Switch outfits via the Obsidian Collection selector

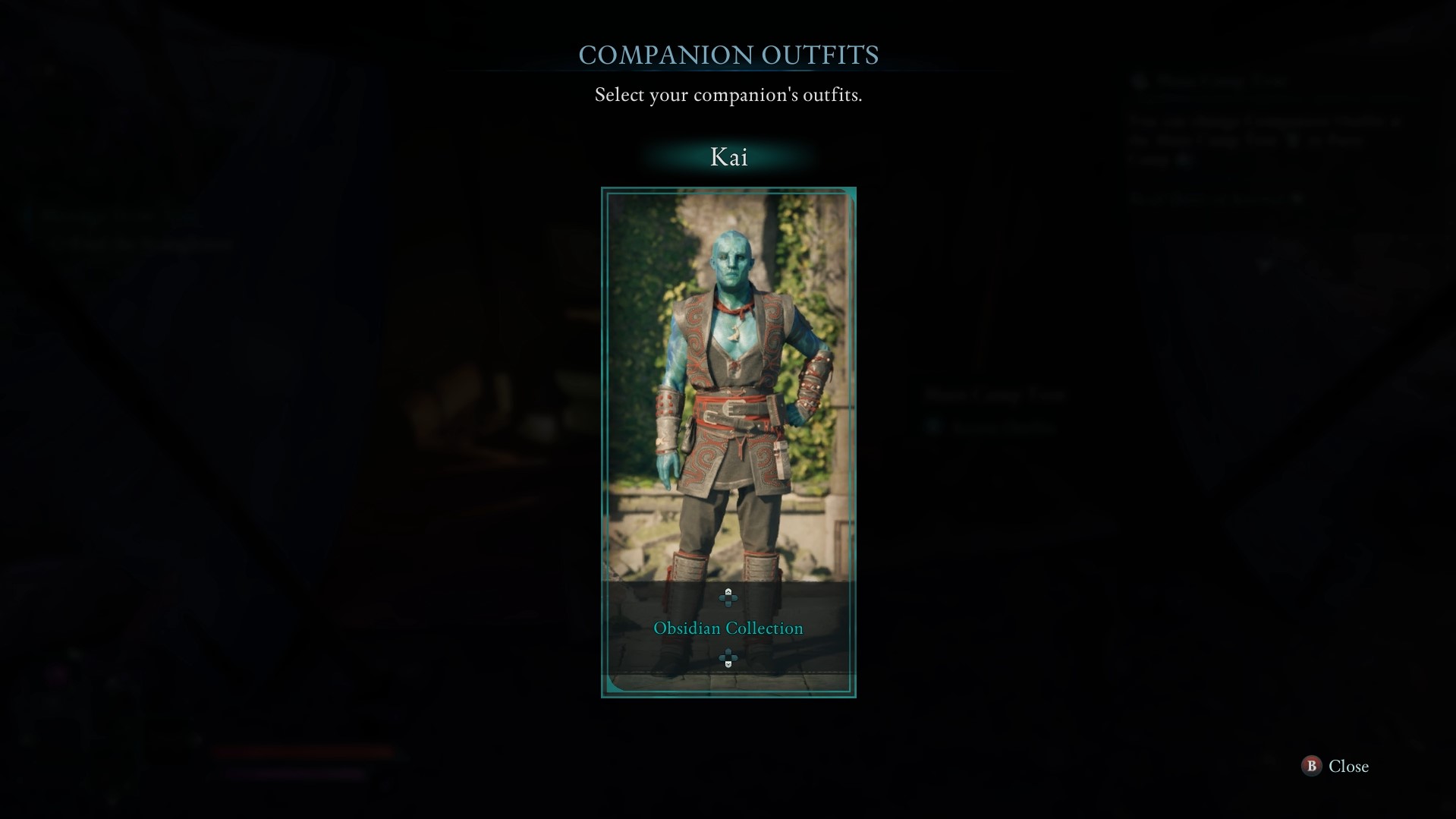pos(728,628)
